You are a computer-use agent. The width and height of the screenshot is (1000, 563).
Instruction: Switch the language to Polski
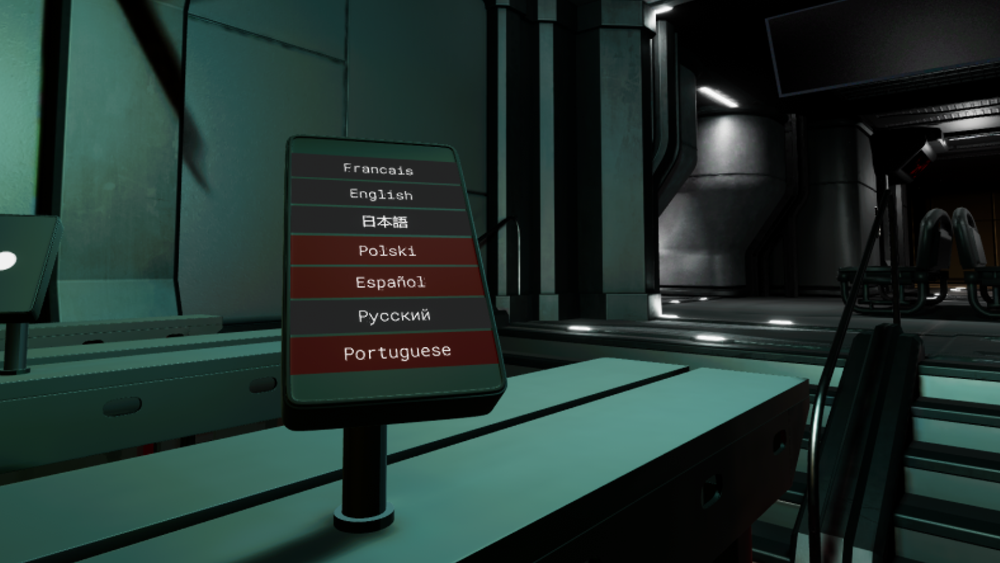[387, 251]
